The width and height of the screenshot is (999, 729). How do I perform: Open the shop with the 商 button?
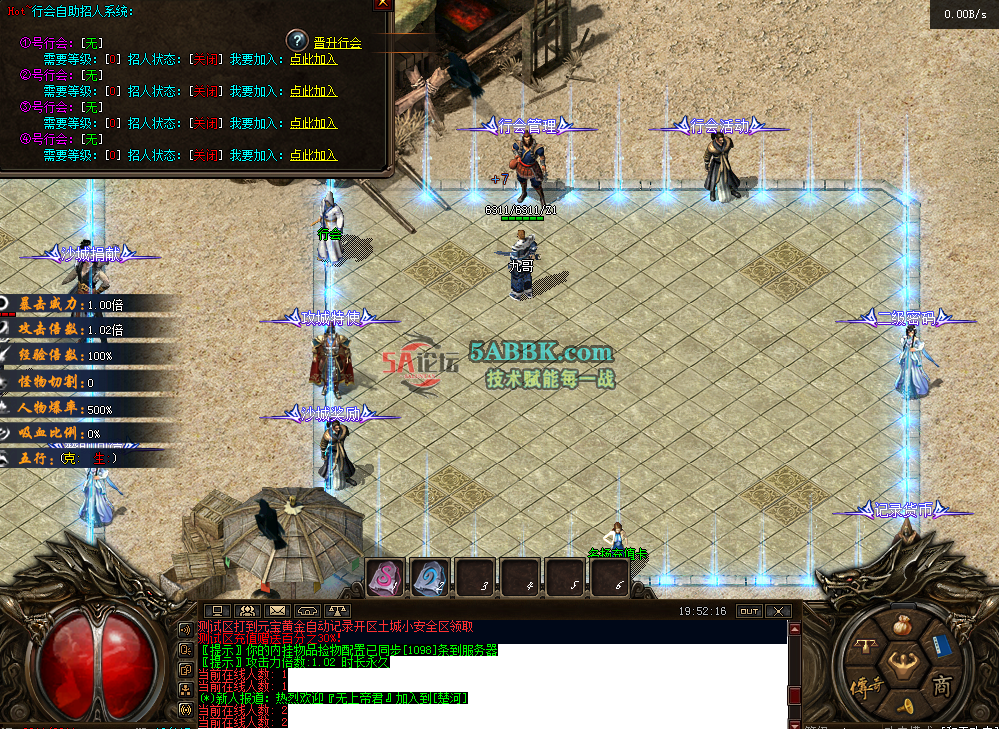pos(942,685)
